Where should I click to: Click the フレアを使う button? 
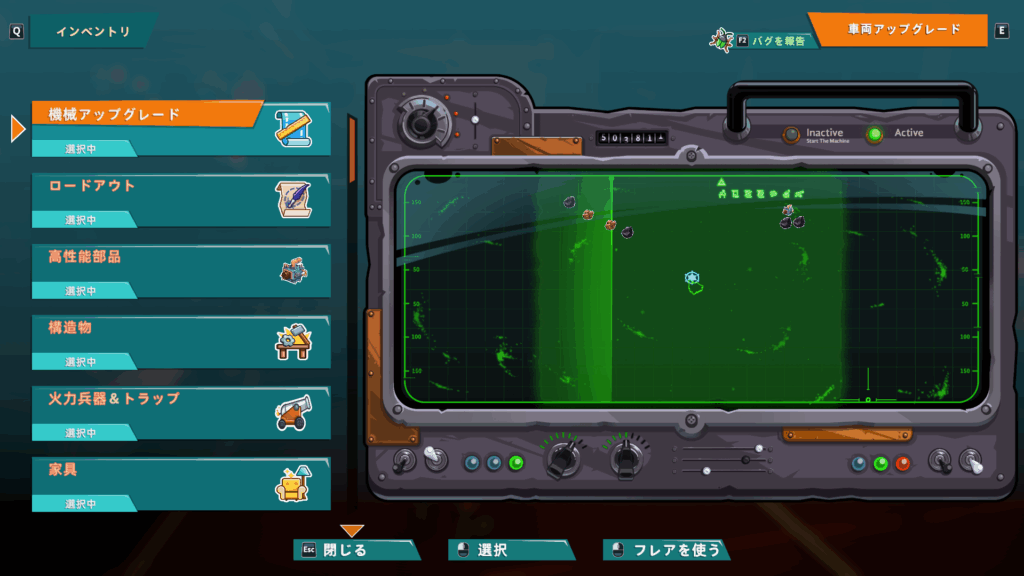coord(666,550)
